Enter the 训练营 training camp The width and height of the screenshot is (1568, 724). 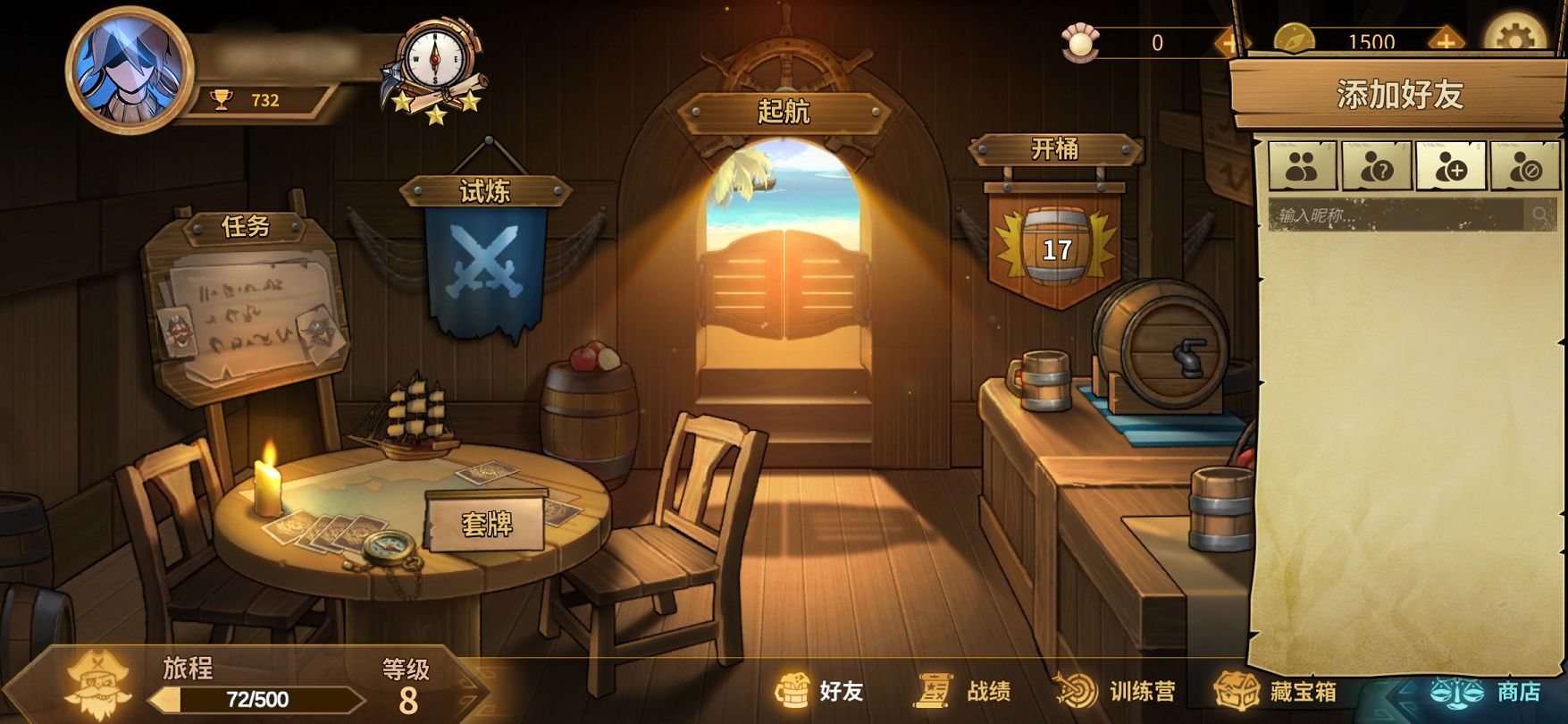1117,691
